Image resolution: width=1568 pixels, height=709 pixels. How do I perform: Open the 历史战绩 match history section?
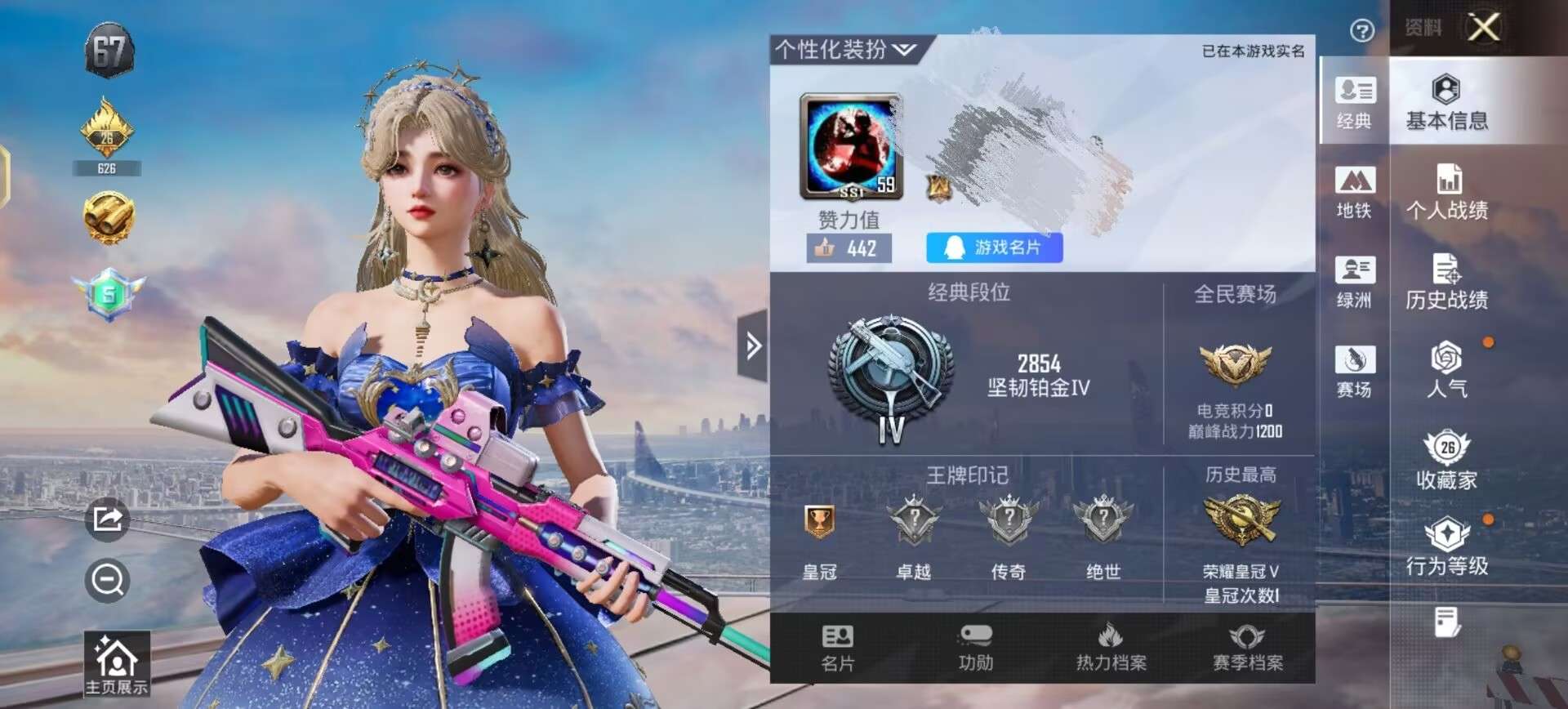point(1446,282)
